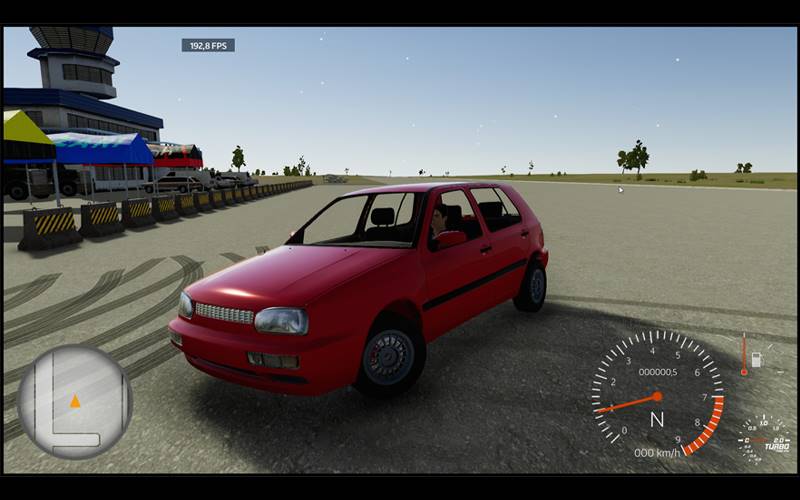Click the tachometer dial
800x500 pixels.
point(657,394)
